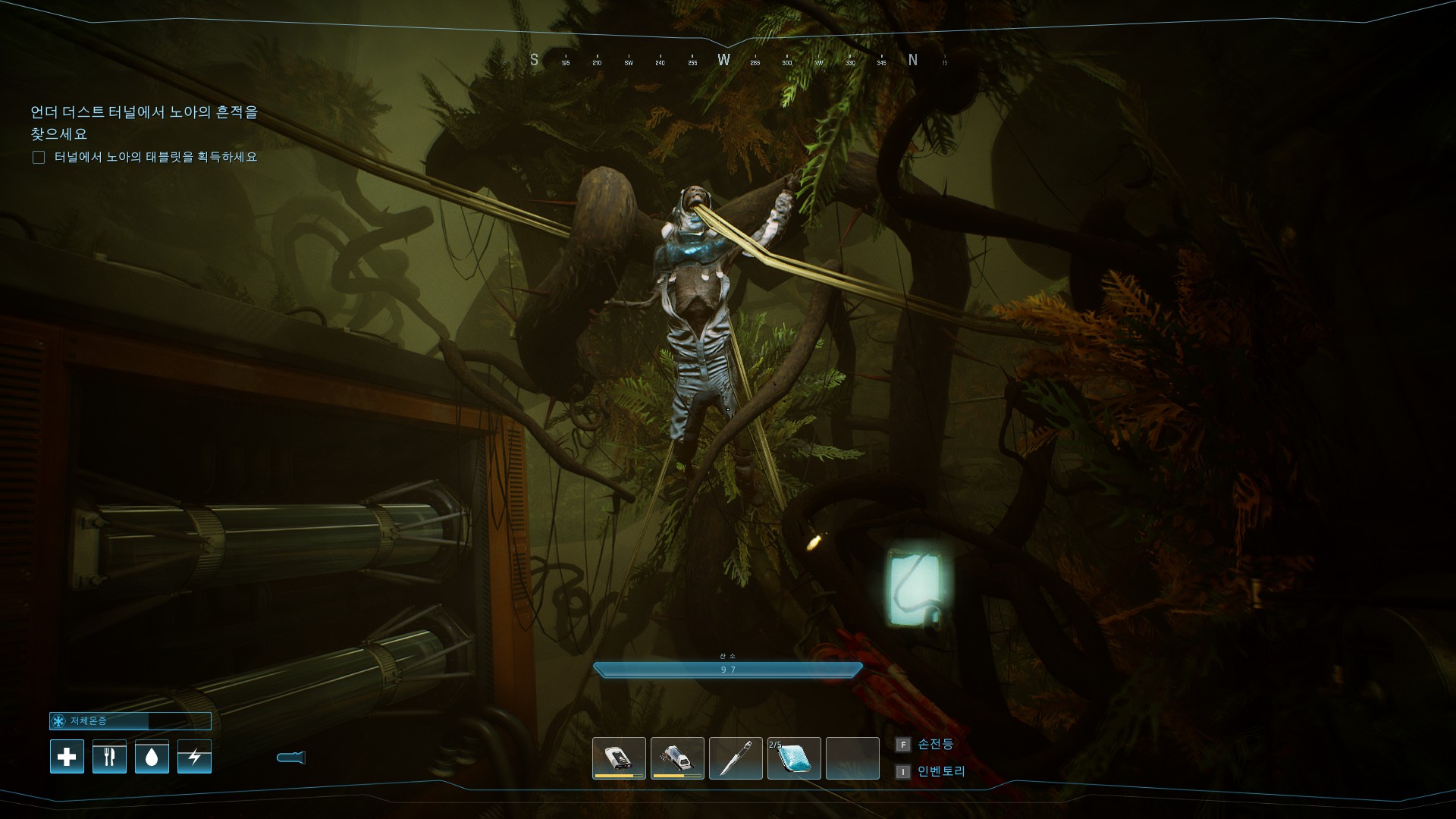Select the blue pack slot marked 2/5
The height and width of the screenshot is (819, 1456).
(x=794, y=758)
